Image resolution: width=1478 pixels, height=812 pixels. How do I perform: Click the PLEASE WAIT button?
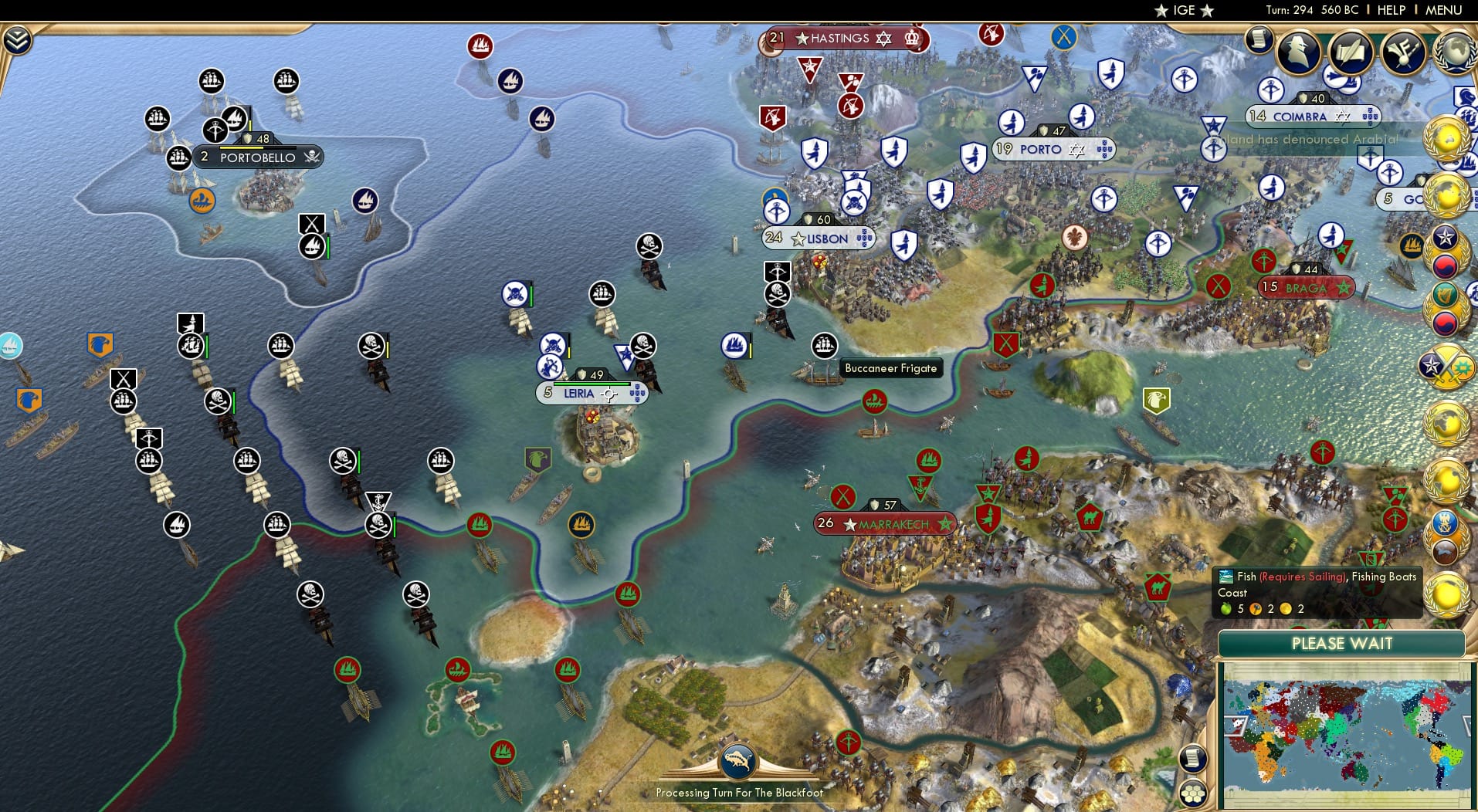pos(1343,643)
